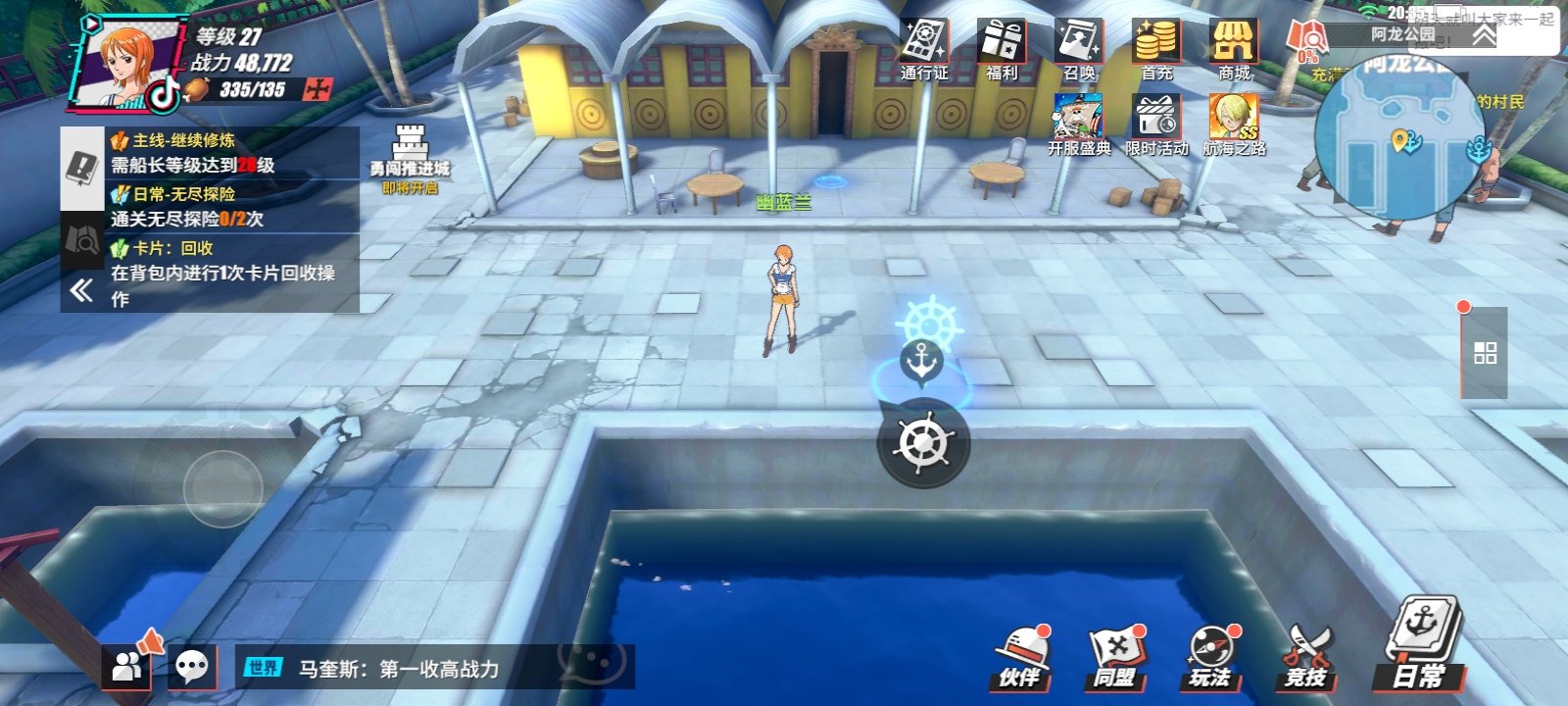Open the 航海之路 voyage path
The height and width of the screenshot is (706, 1568).
[x=1234, y=125]
